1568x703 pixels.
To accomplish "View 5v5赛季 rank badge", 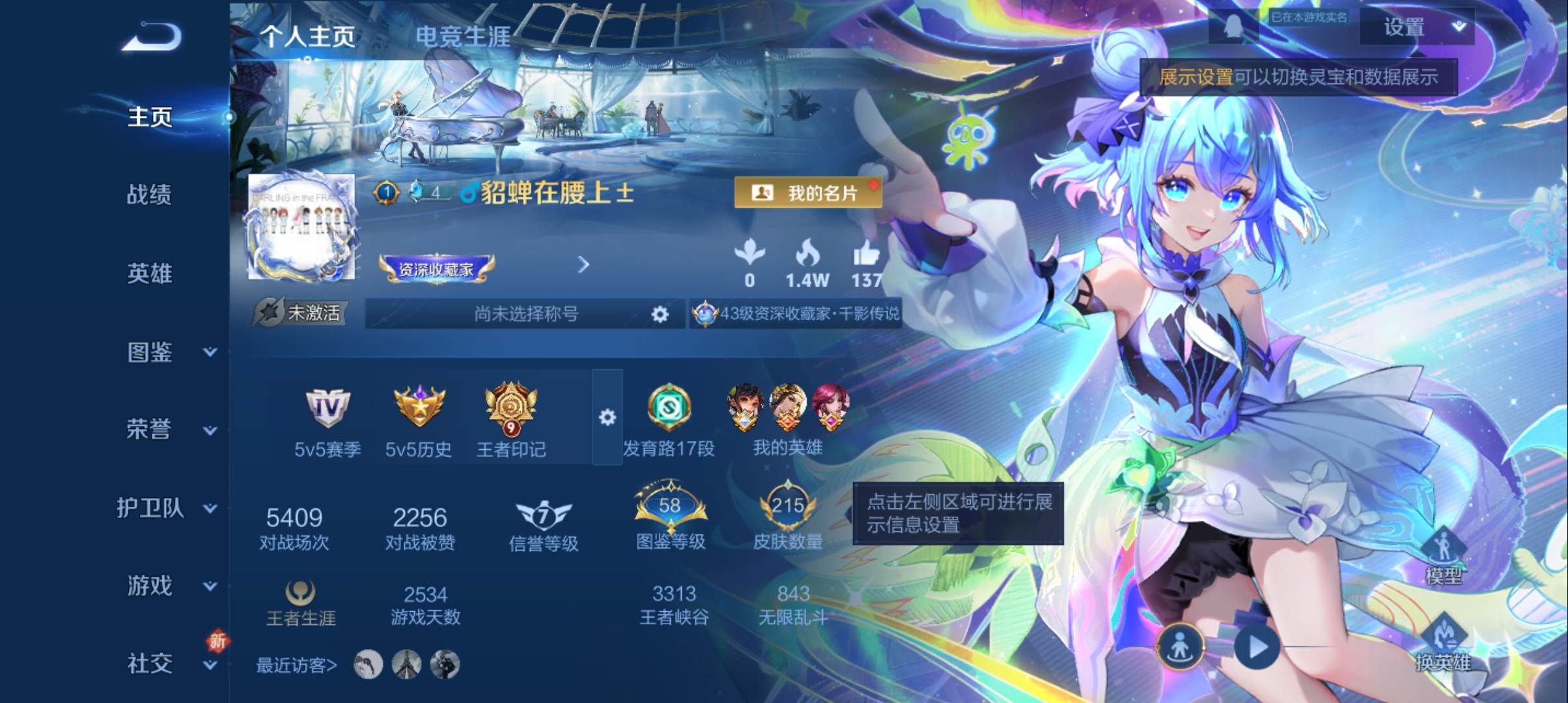I will click(328, 420).
